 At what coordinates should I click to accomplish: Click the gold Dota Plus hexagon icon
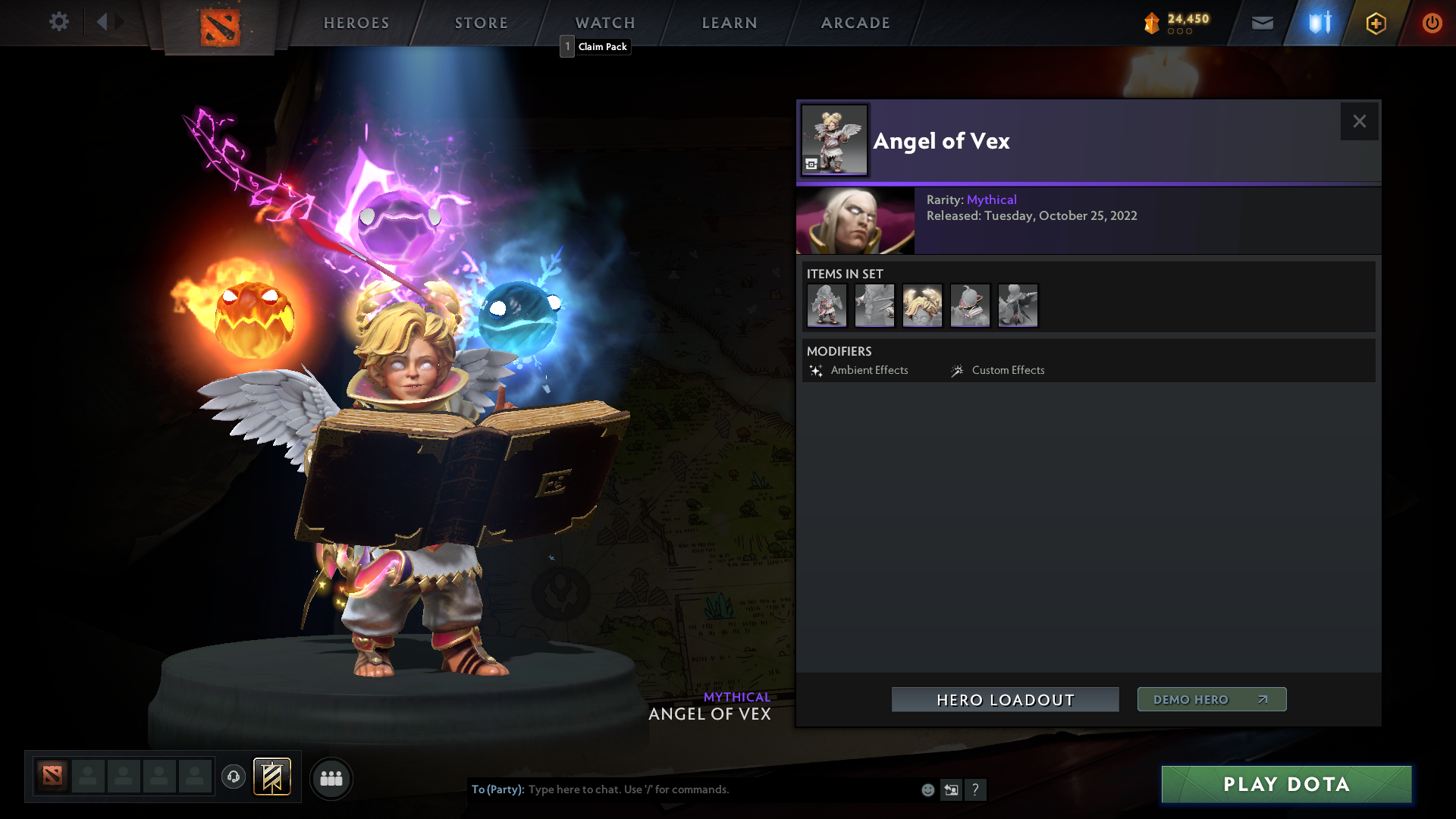tap(1376, 23)
